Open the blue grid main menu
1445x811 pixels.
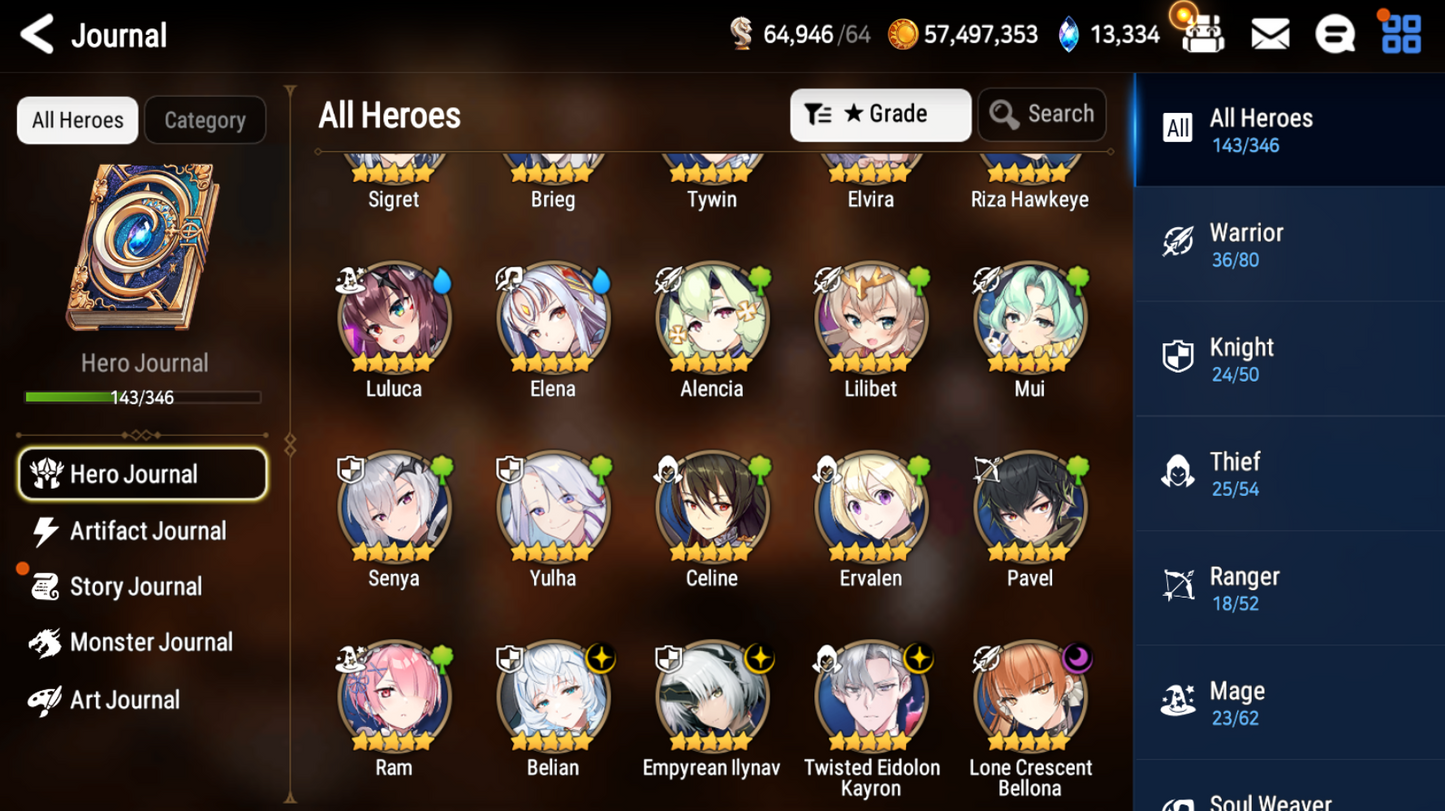(1401, 34)
